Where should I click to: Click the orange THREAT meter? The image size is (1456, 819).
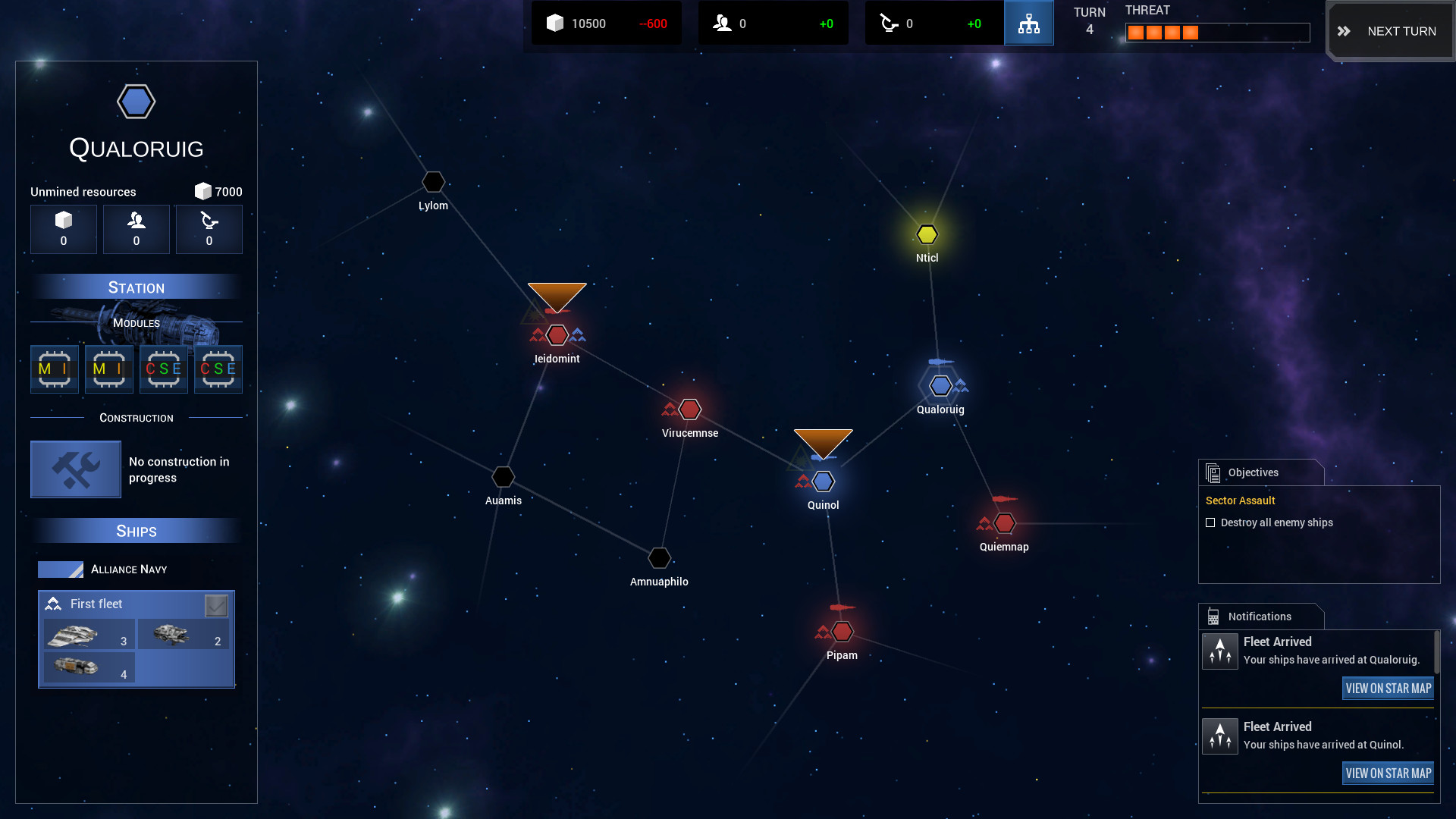(1163, 32)
